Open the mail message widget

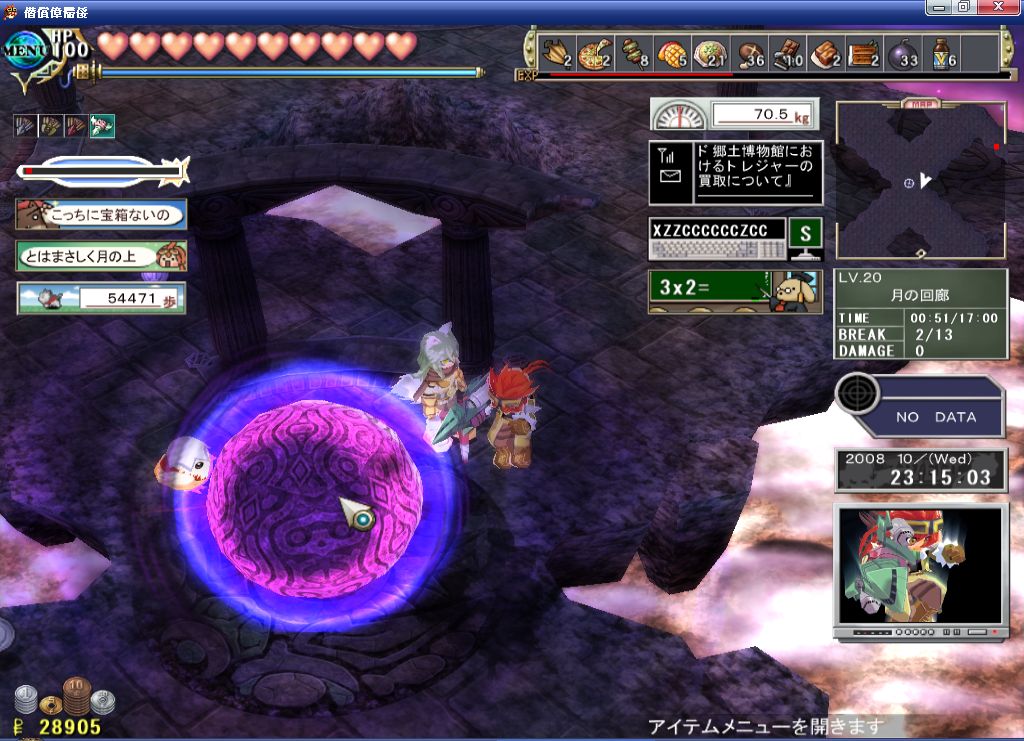coord(735,172)
